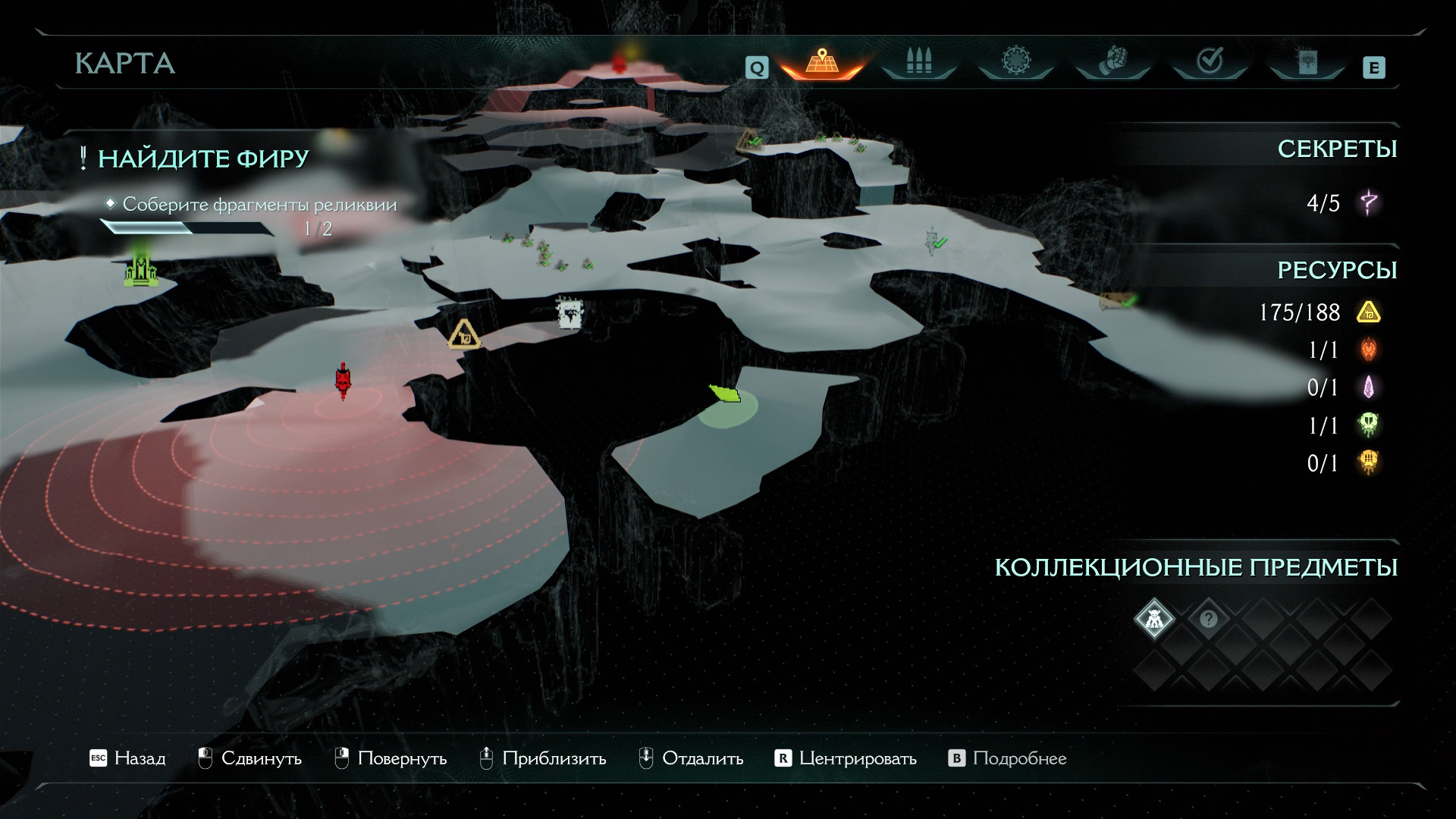The image size is (1456, 819).
Task: Click the gold resource icon in «Ресурсы»
Action: [x=1369, y=312]
